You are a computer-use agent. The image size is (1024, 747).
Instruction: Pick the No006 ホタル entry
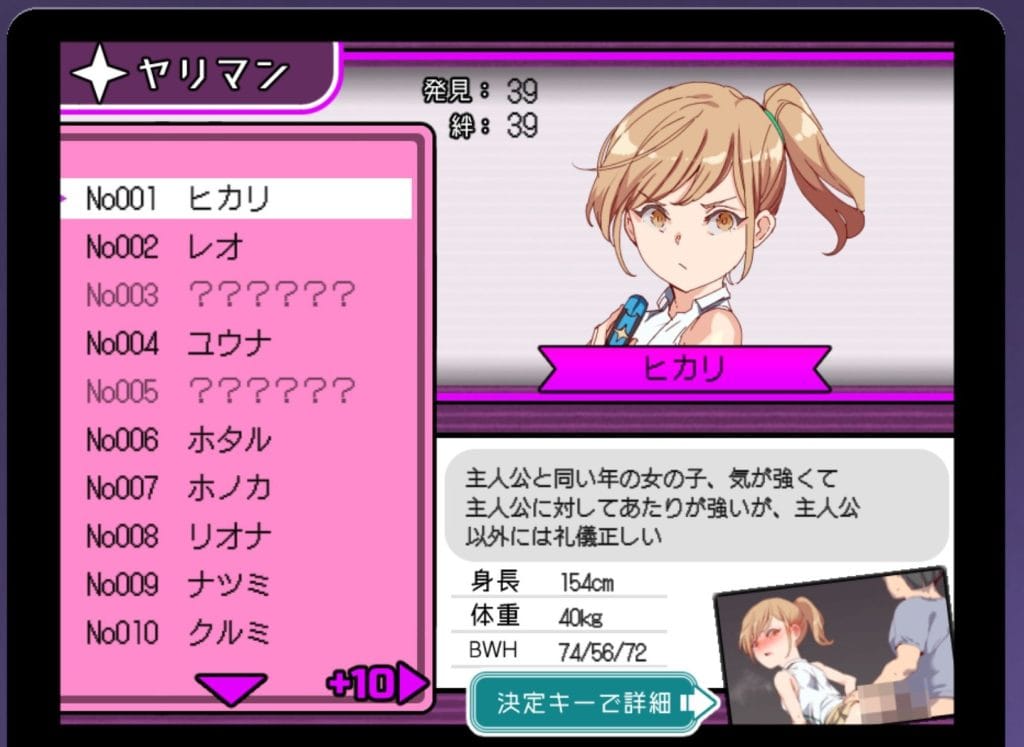click(x=236, y=440)
